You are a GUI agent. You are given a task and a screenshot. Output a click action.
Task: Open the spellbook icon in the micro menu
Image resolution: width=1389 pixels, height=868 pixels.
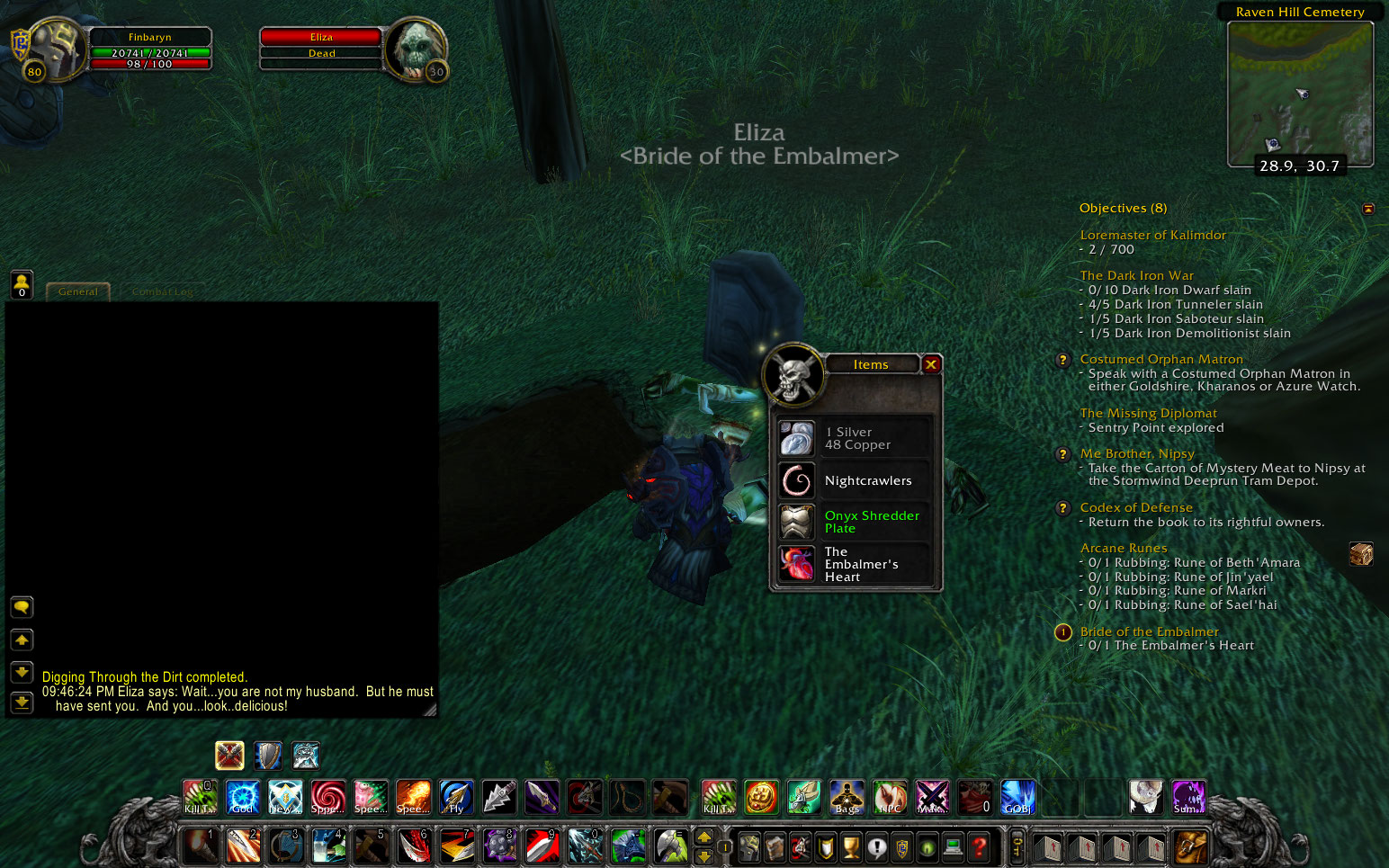pos(774,846)
